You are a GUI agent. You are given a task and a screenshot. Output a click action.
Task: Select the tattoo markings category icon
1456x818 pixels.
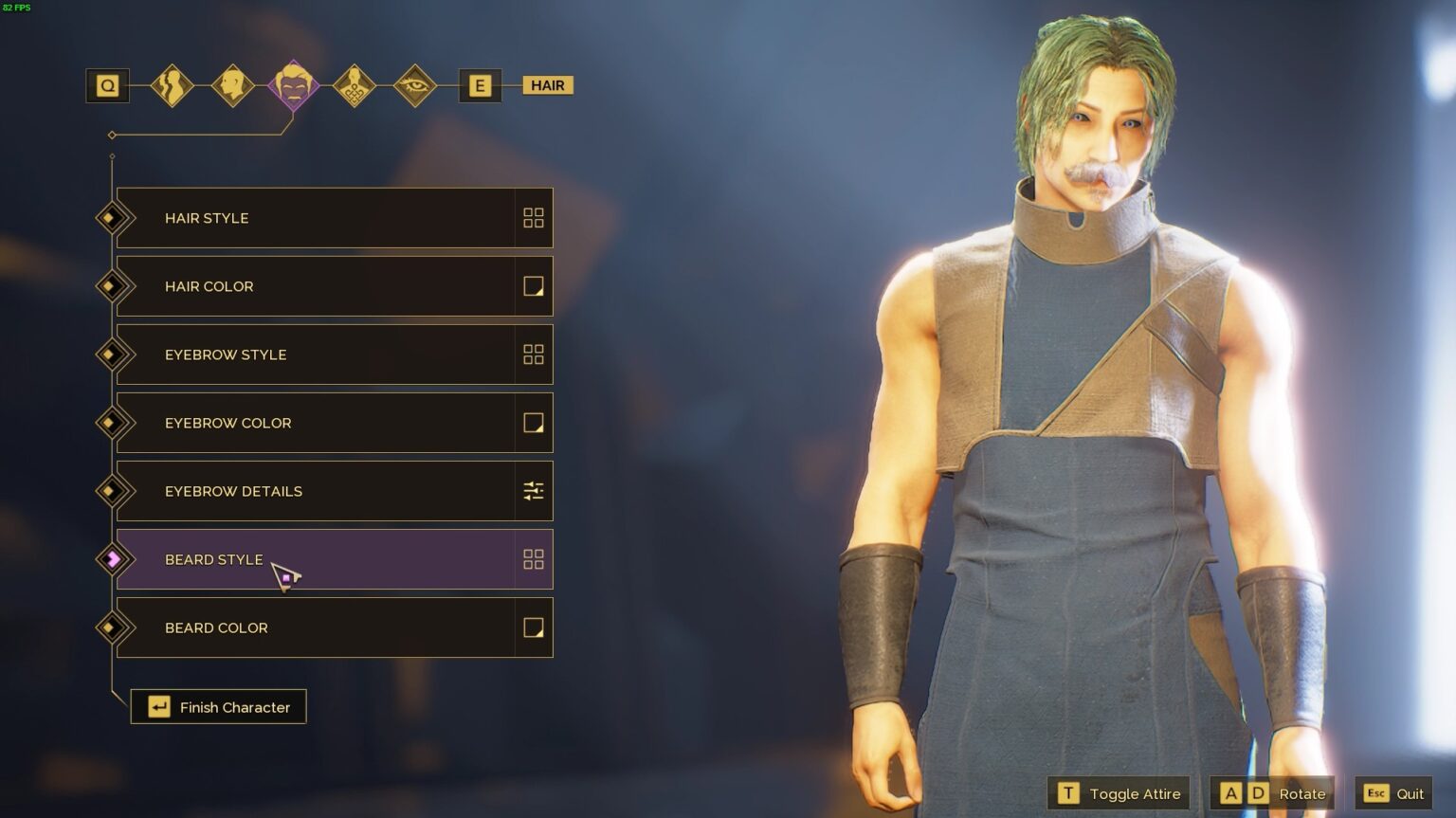point(355,85)
